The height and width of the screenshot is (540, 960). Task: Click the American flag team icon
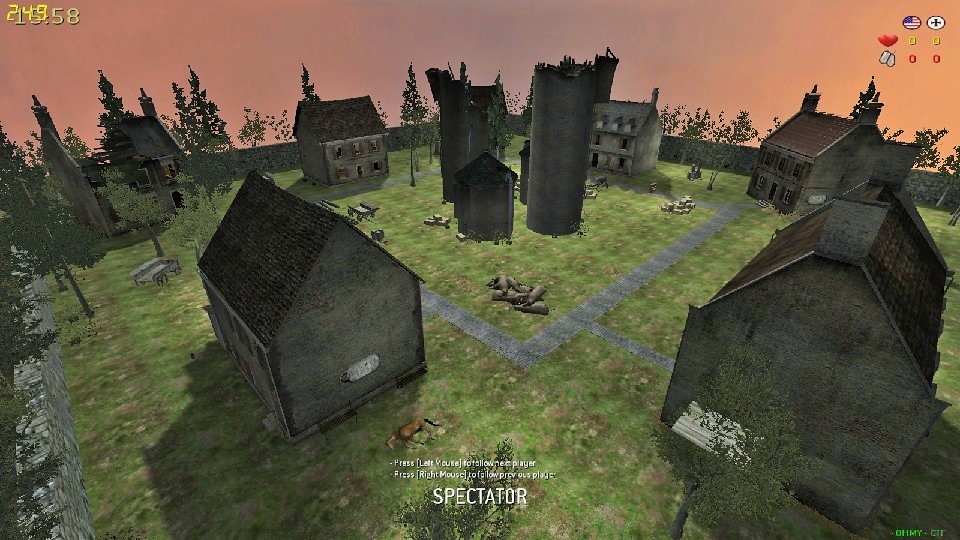(911, 22)
